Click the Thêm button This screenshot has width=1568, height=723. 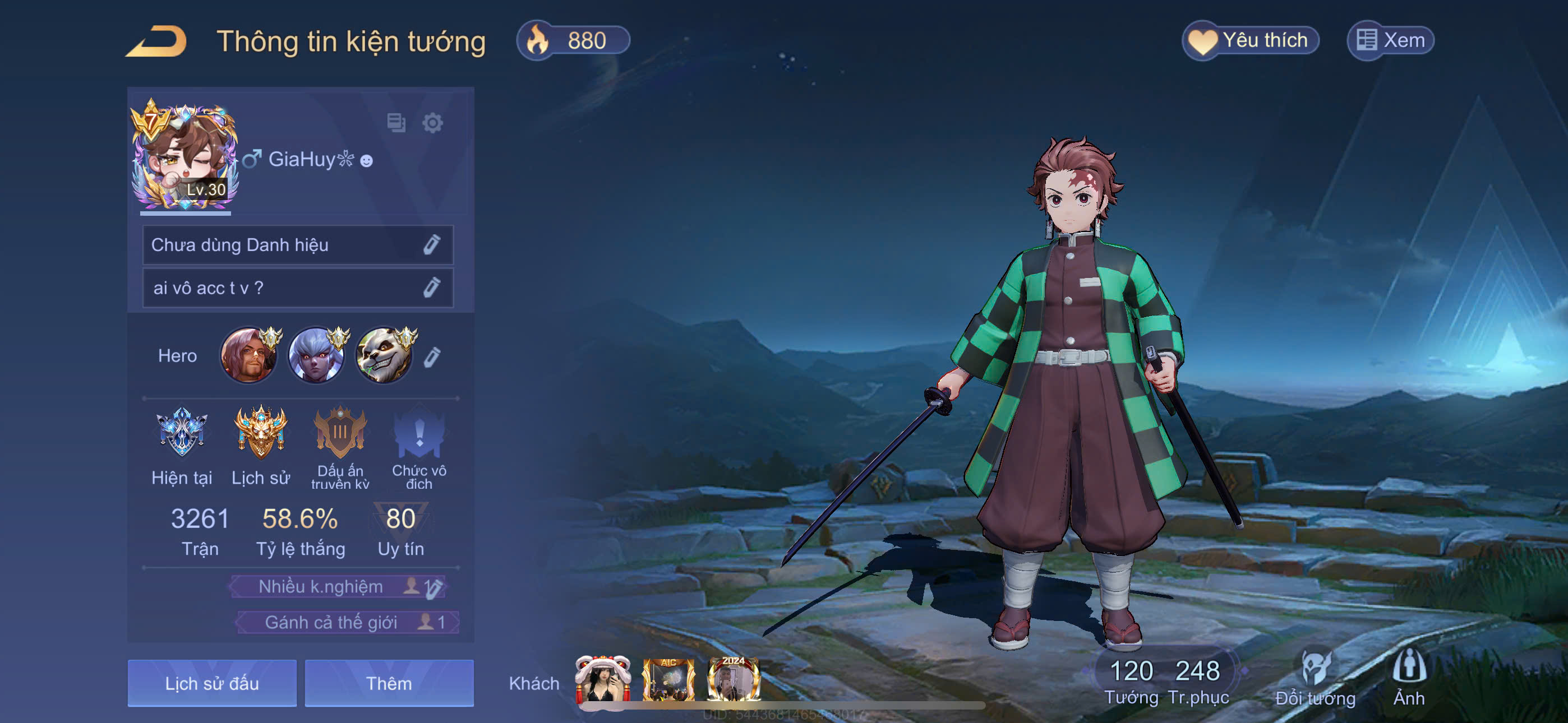pos(389,683)
